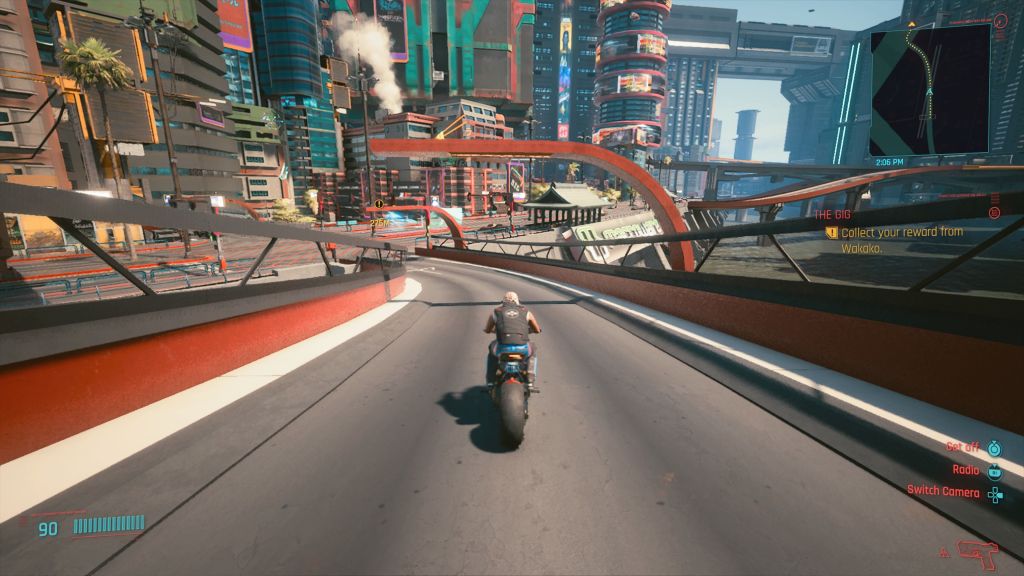Image resolution: width=1024 pixels, height=576 pixels.
Task: Click the red circular icon above quest tracker
Action: (x=994, y=212)
